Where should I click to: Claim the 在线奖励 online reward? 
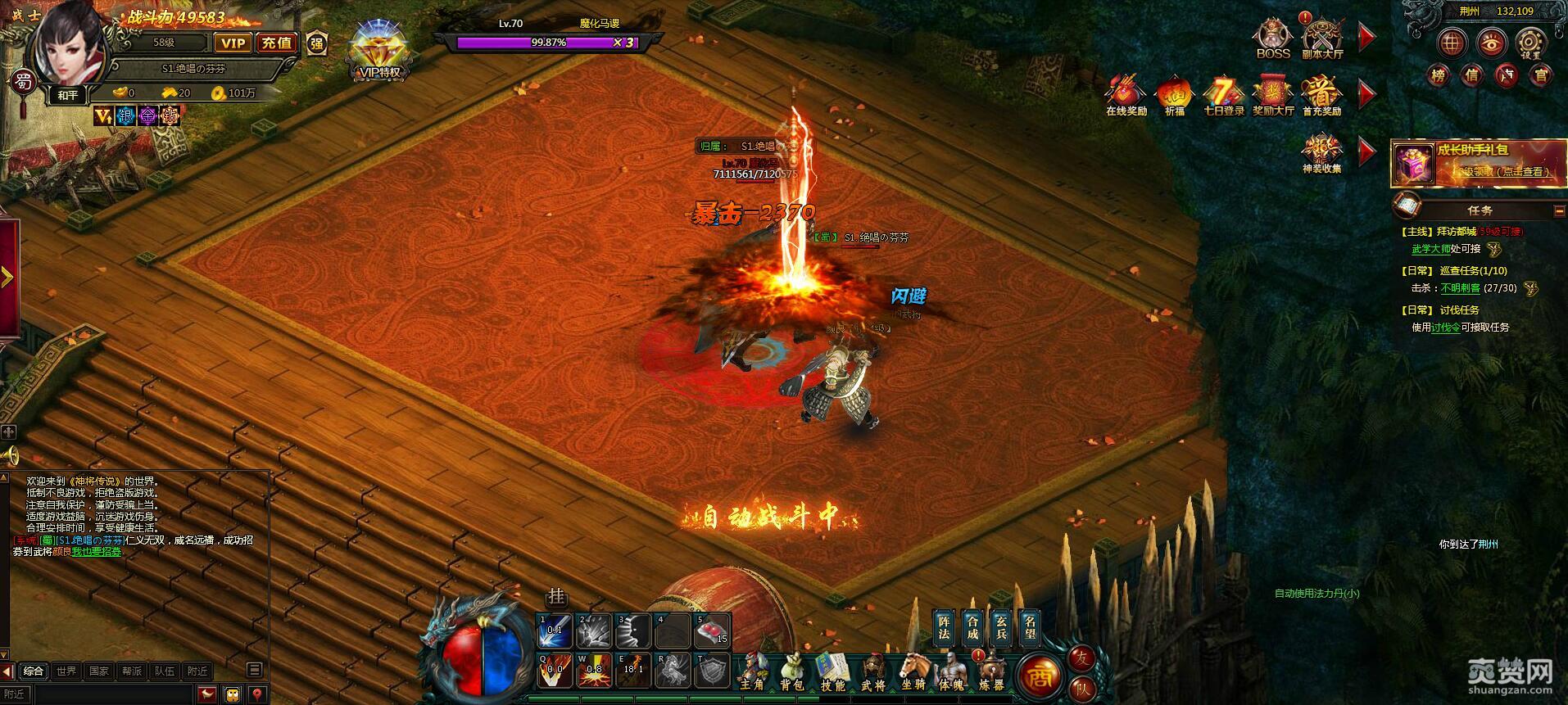point(1126,94)
